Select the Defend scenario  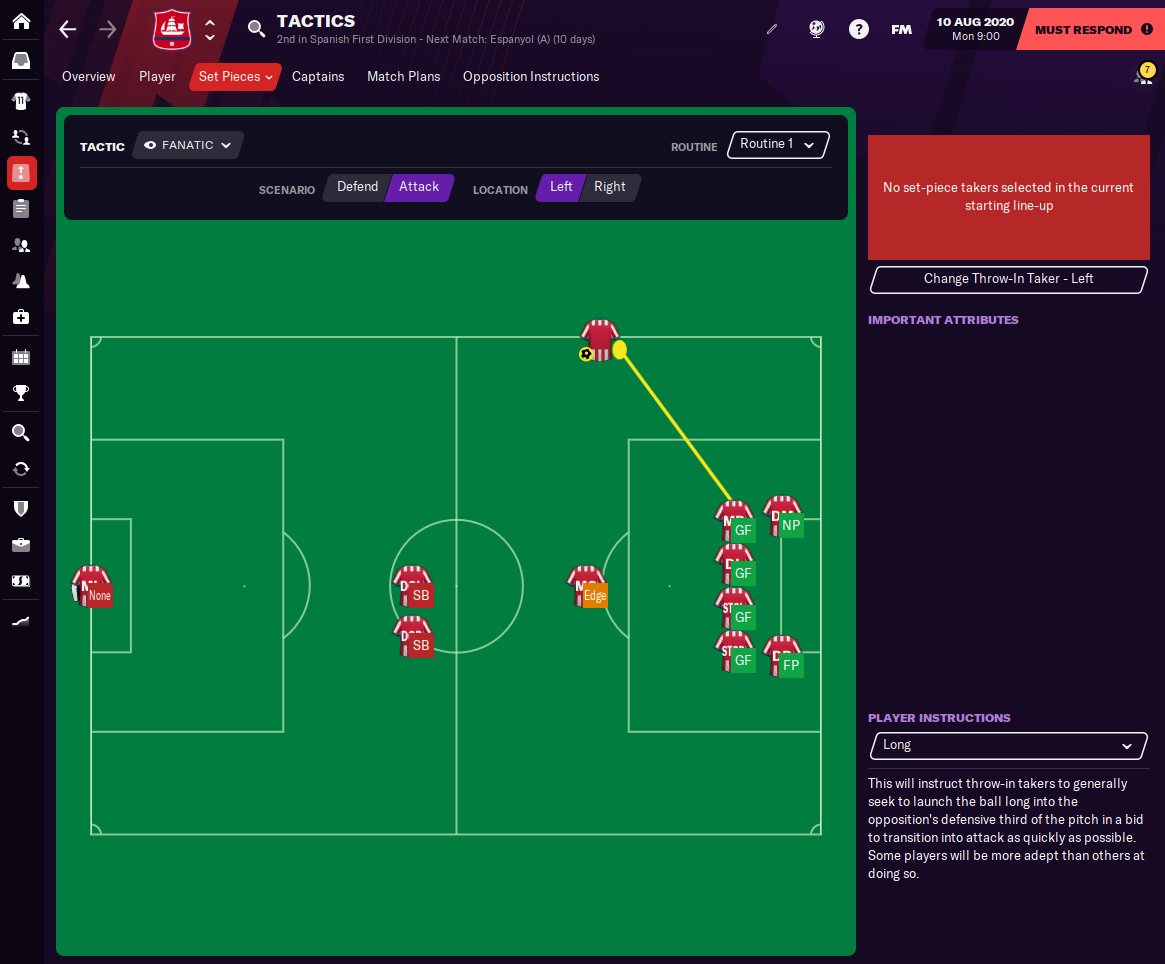pyautogui.click(x=357, y=187)
